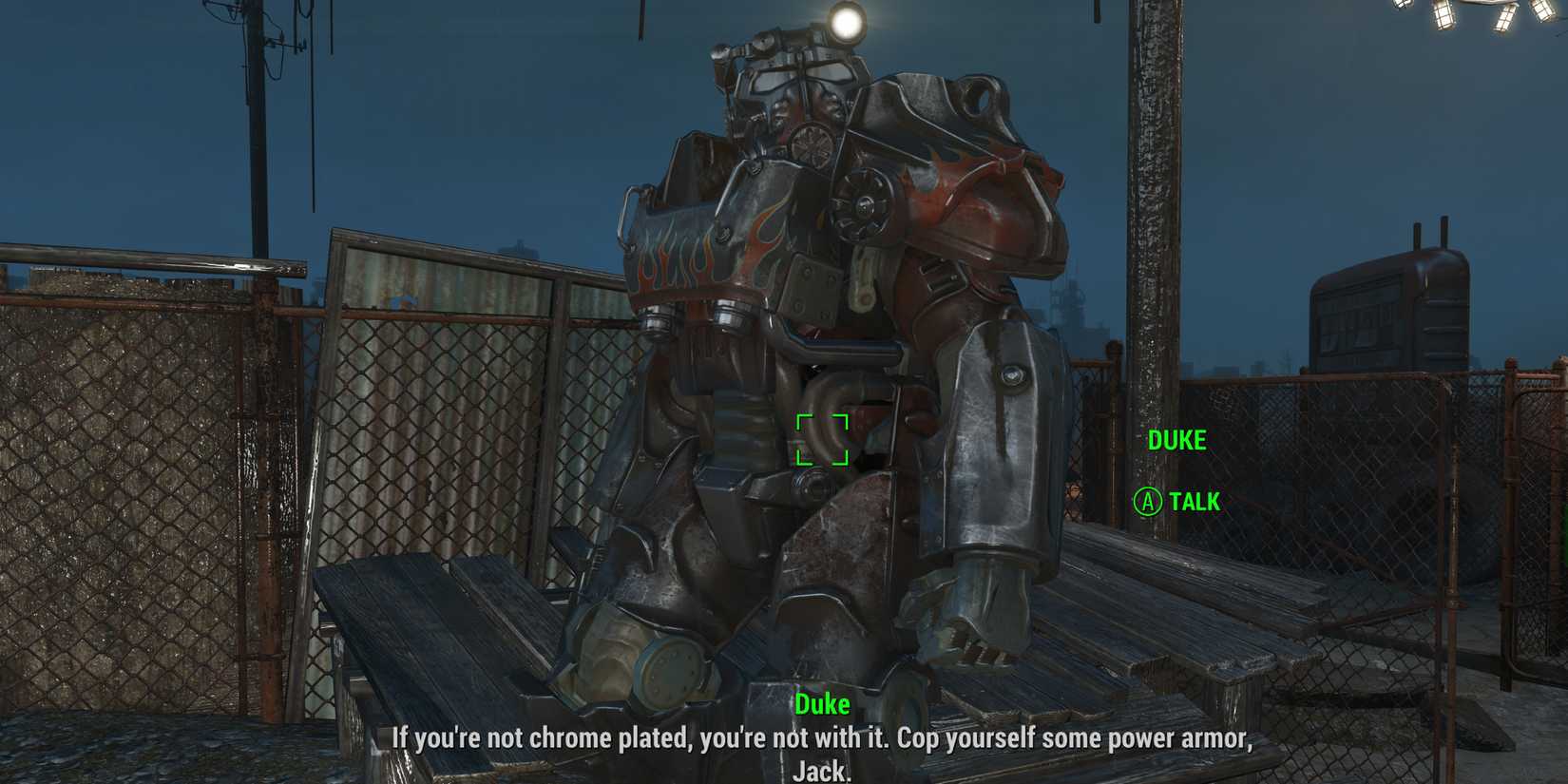Click the circular fusion core vent
The width and height of the screenshot is (1568, 784).
(865, 202)
